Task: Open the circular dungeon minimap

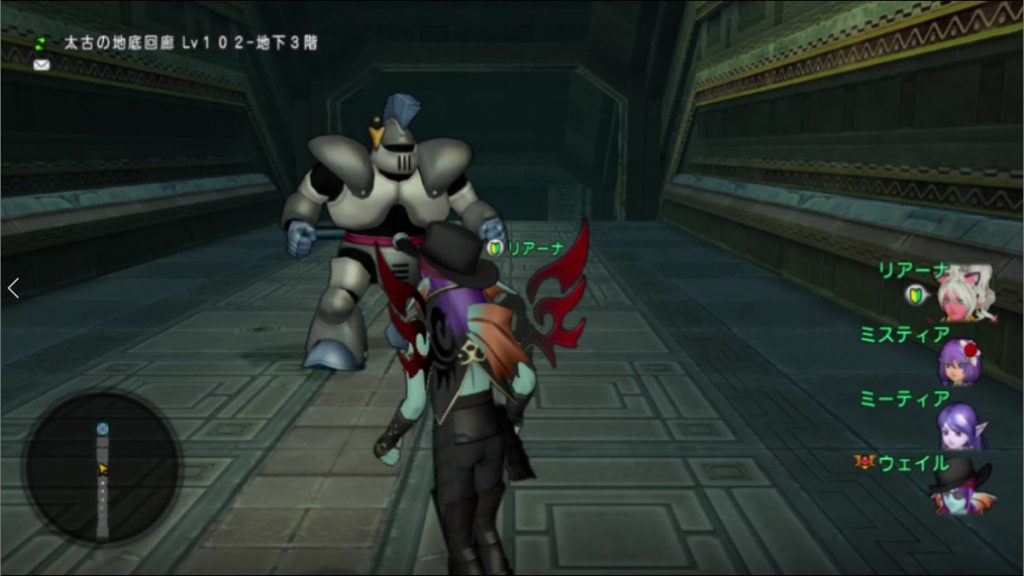Action: 102,468
